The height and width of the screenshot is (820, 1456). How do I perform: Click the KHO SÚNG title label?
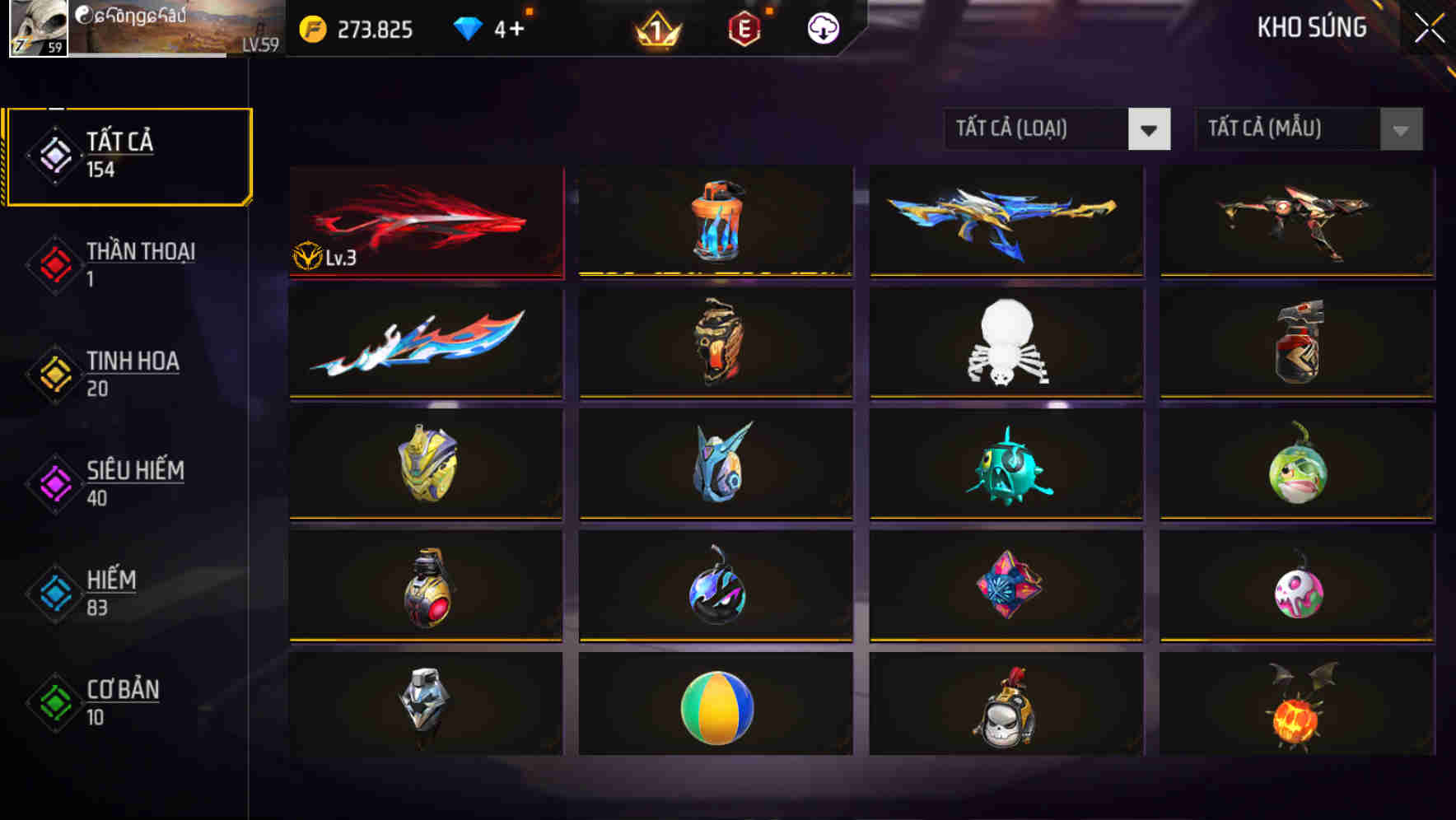pyautogui.click(x=1311, y=28)
